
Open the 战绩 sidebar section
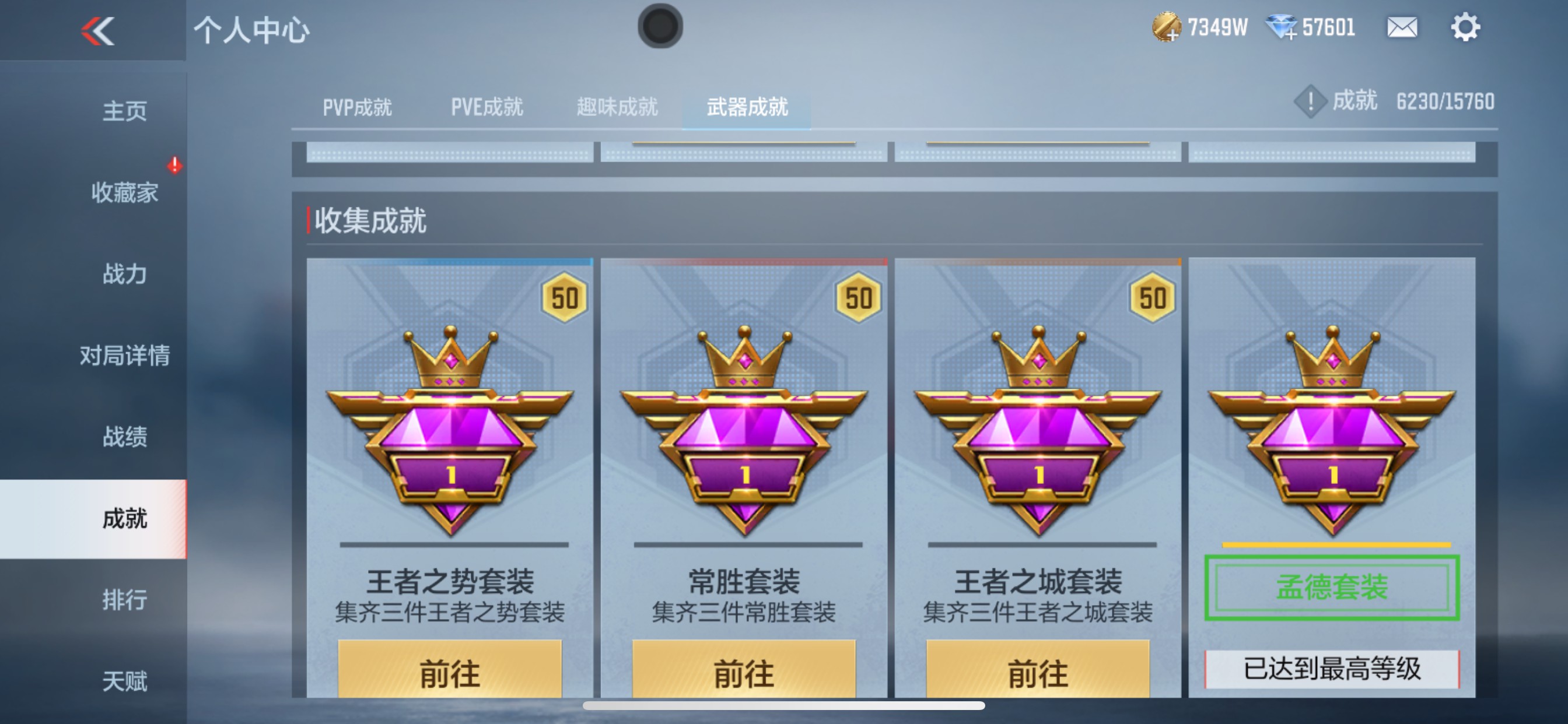(x=125, y=437)
